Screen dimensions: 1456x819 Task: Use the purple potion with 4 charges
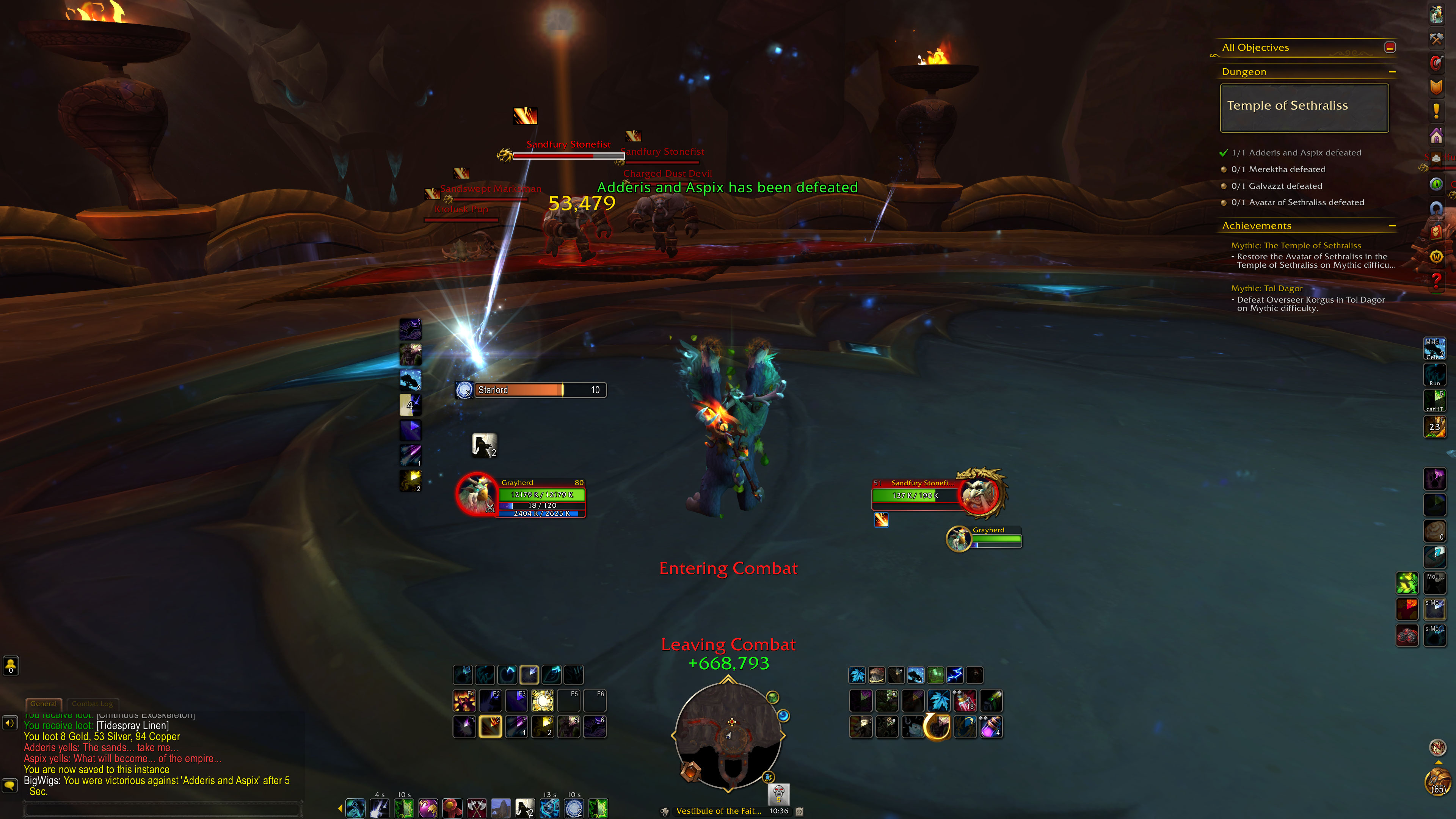click(x=991, y=727)
